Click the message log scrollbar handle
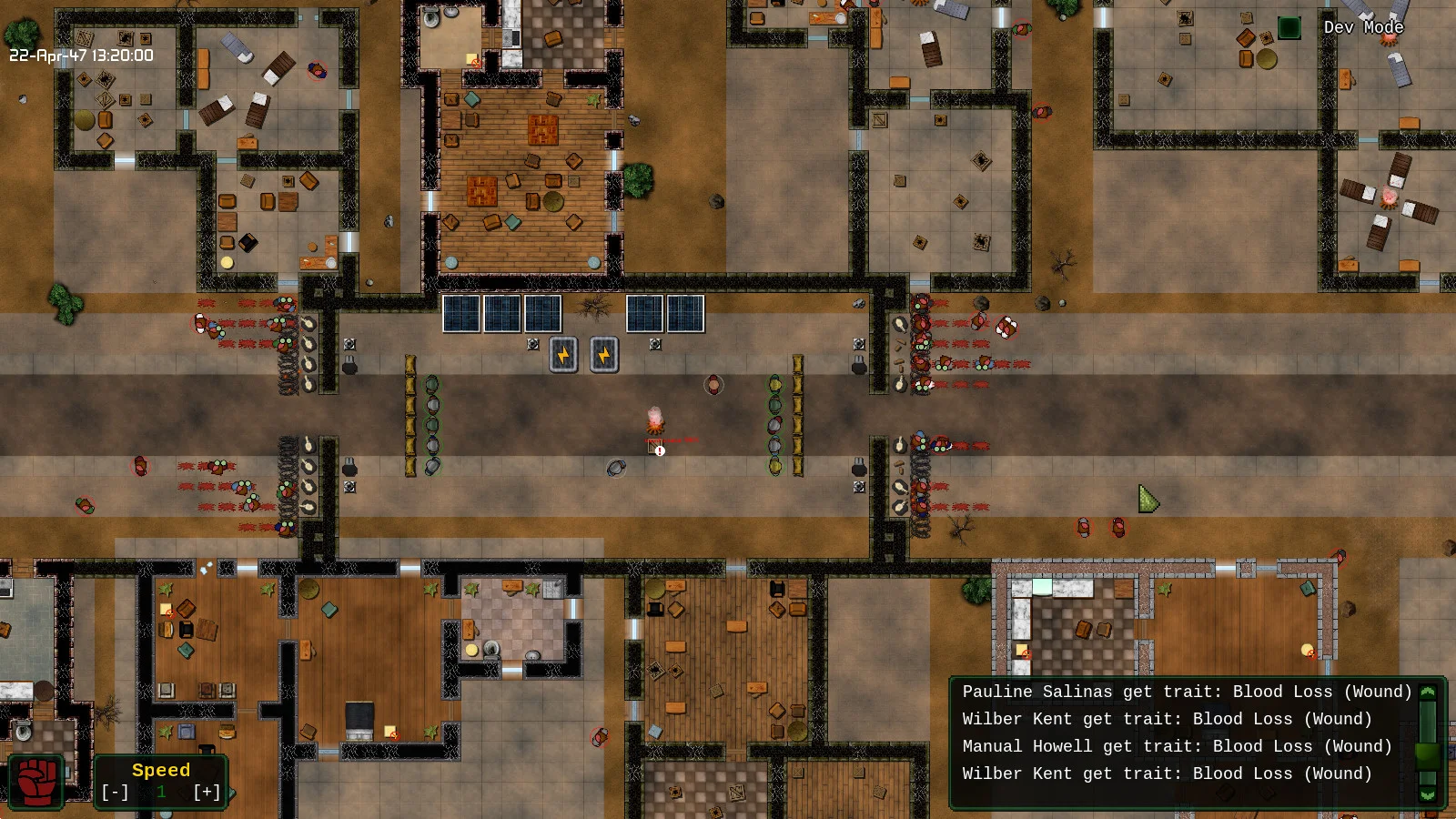1456x819 pixels. click(1428, 754)
